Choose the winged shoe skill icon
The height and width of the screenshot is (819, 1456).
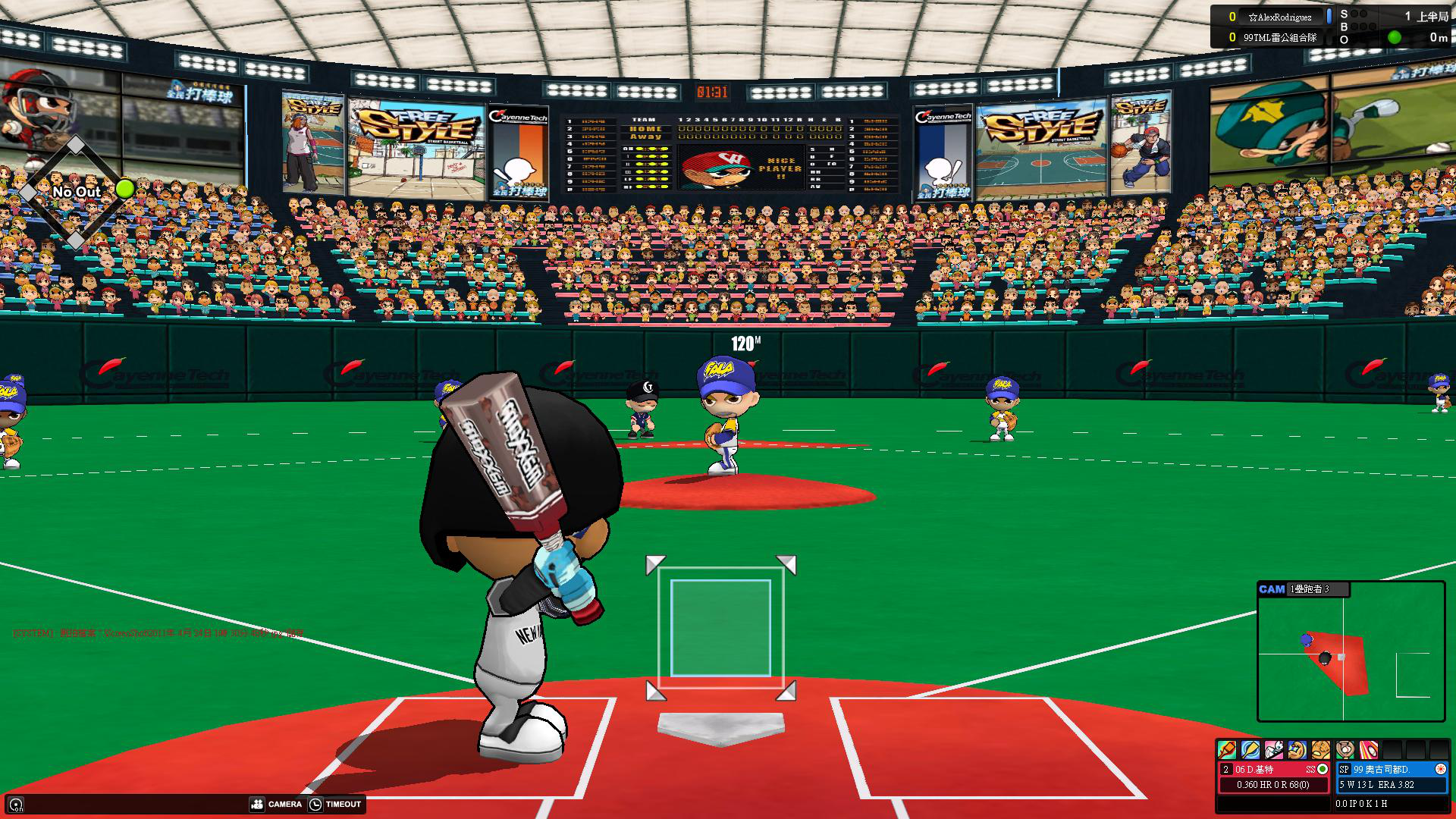1273,750
